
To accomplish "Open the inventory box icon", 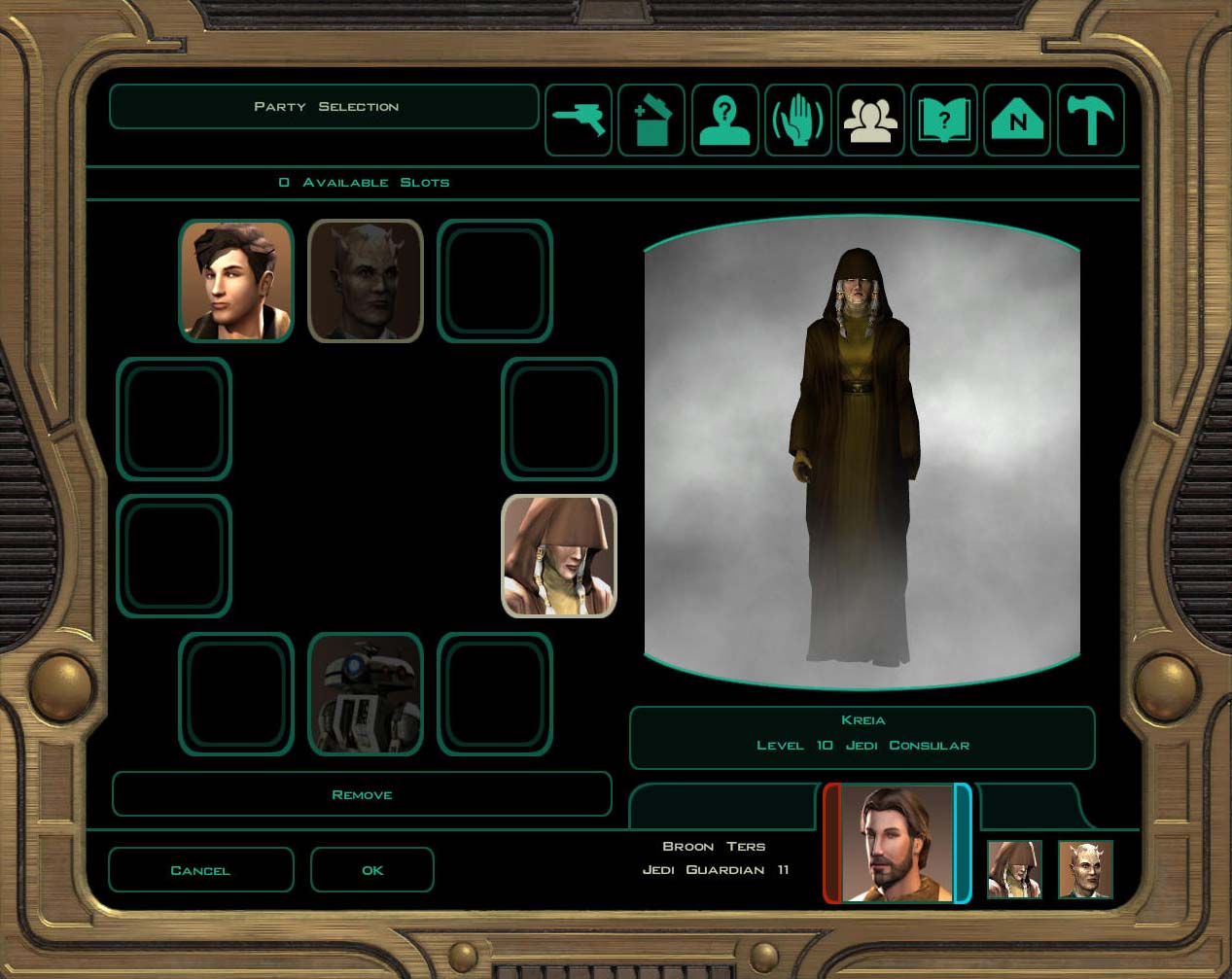I will (651, 121).
